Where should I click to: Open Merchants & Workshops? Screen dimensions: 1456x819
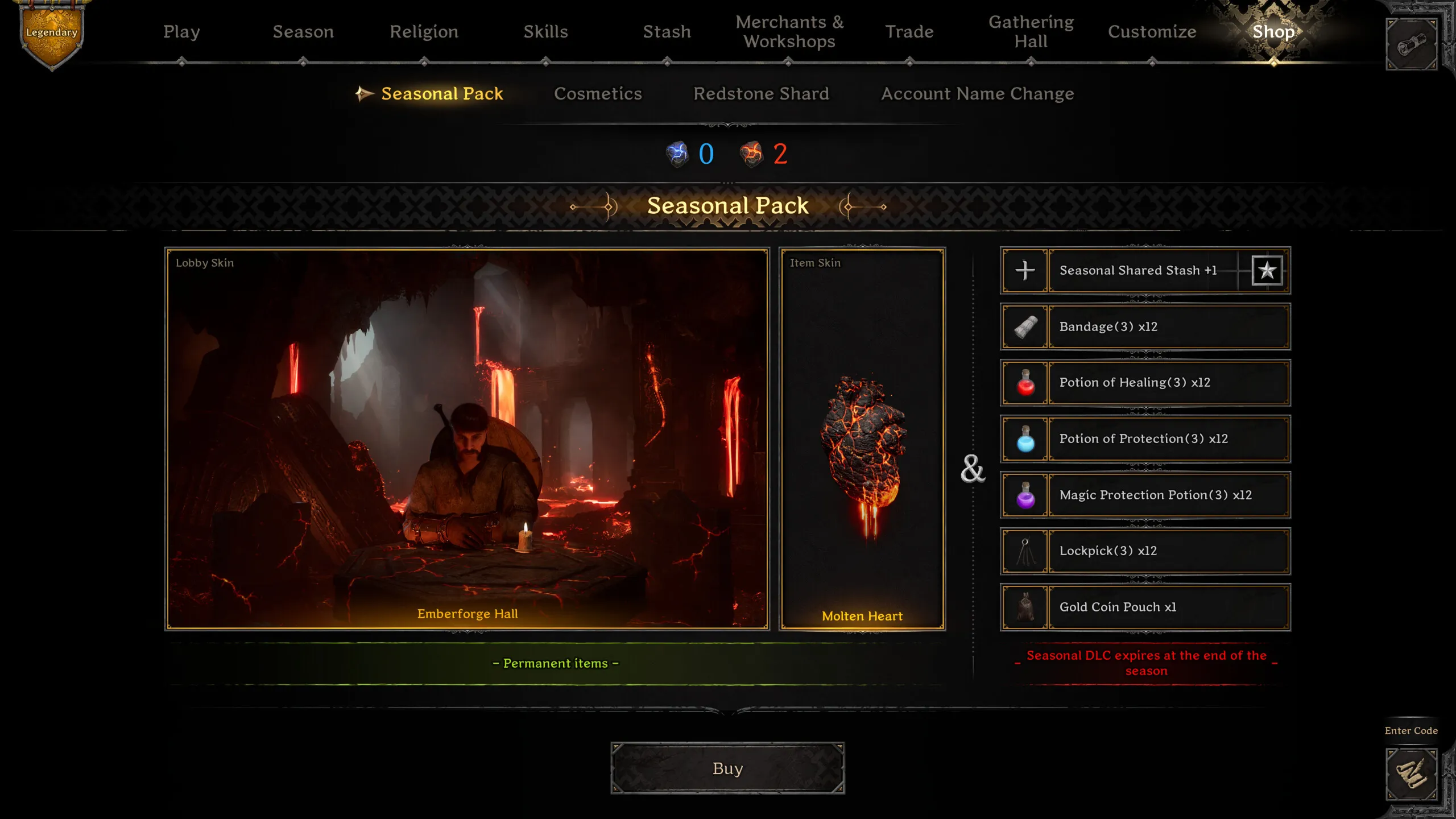coord(789,32)
